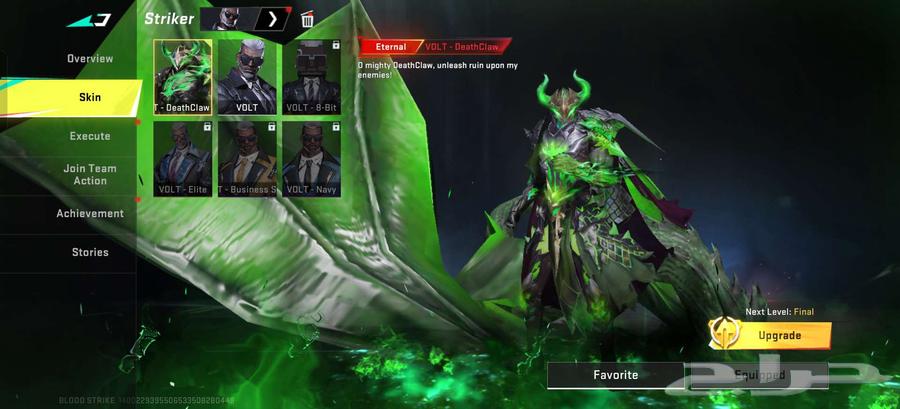Show the Achievement tab
Screen dimensions: 900x409
(90, 213)
